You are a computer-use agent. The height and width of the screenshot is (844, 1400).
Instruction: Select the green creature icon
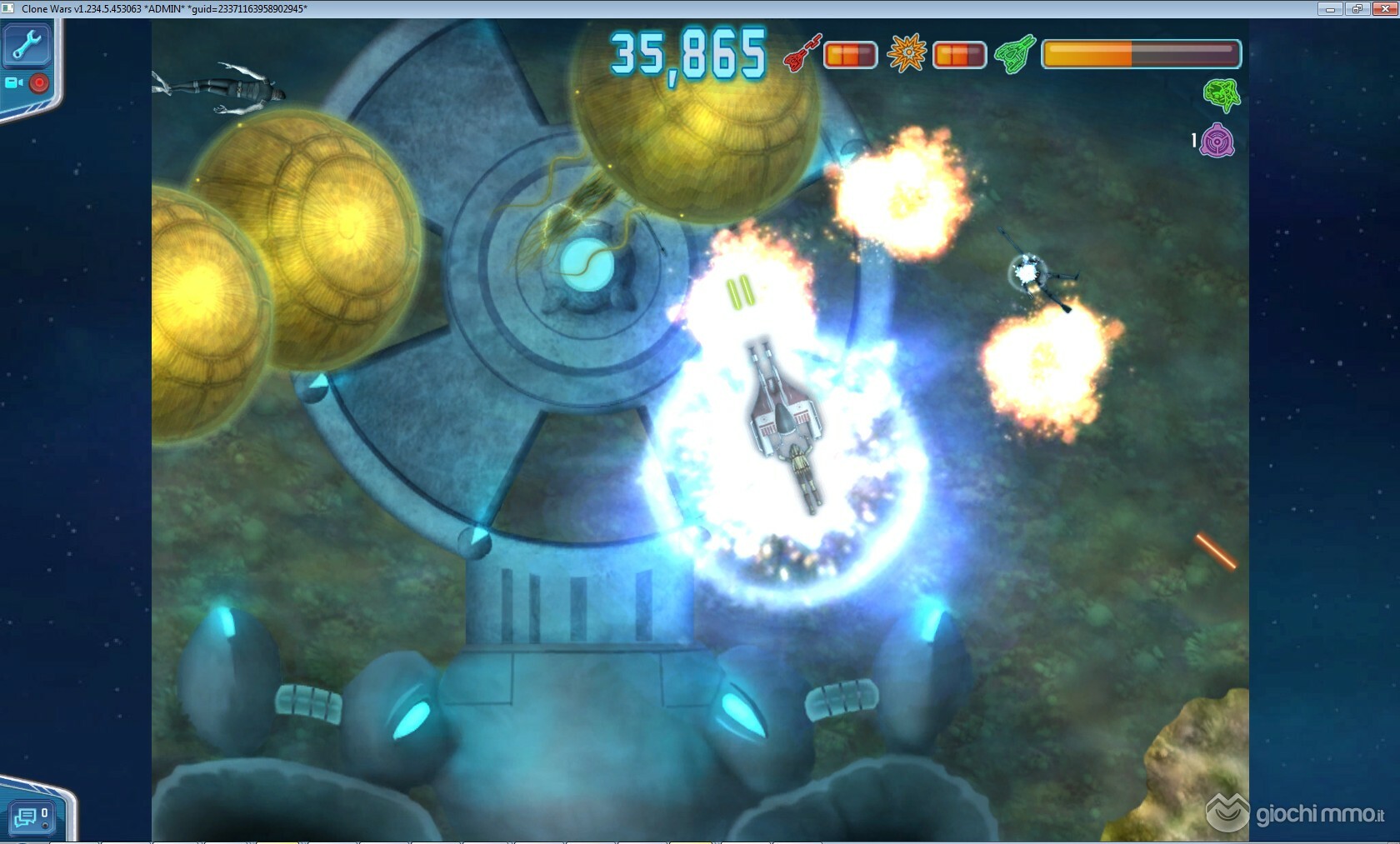pyautogui.click(x=1222, y=95)
